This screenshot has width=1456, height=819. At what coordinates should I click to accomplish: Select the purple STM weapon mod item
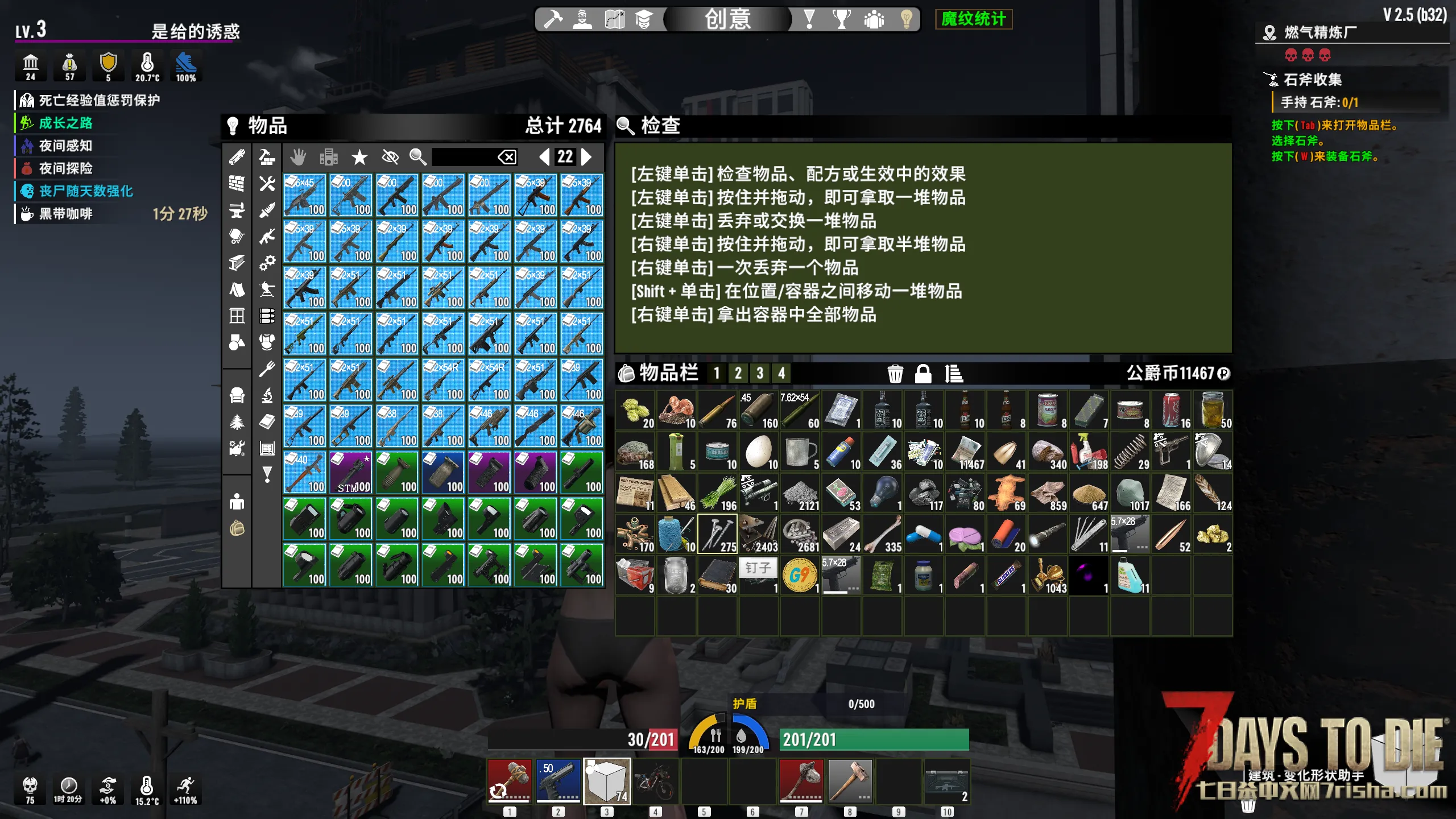click(351, 472)
